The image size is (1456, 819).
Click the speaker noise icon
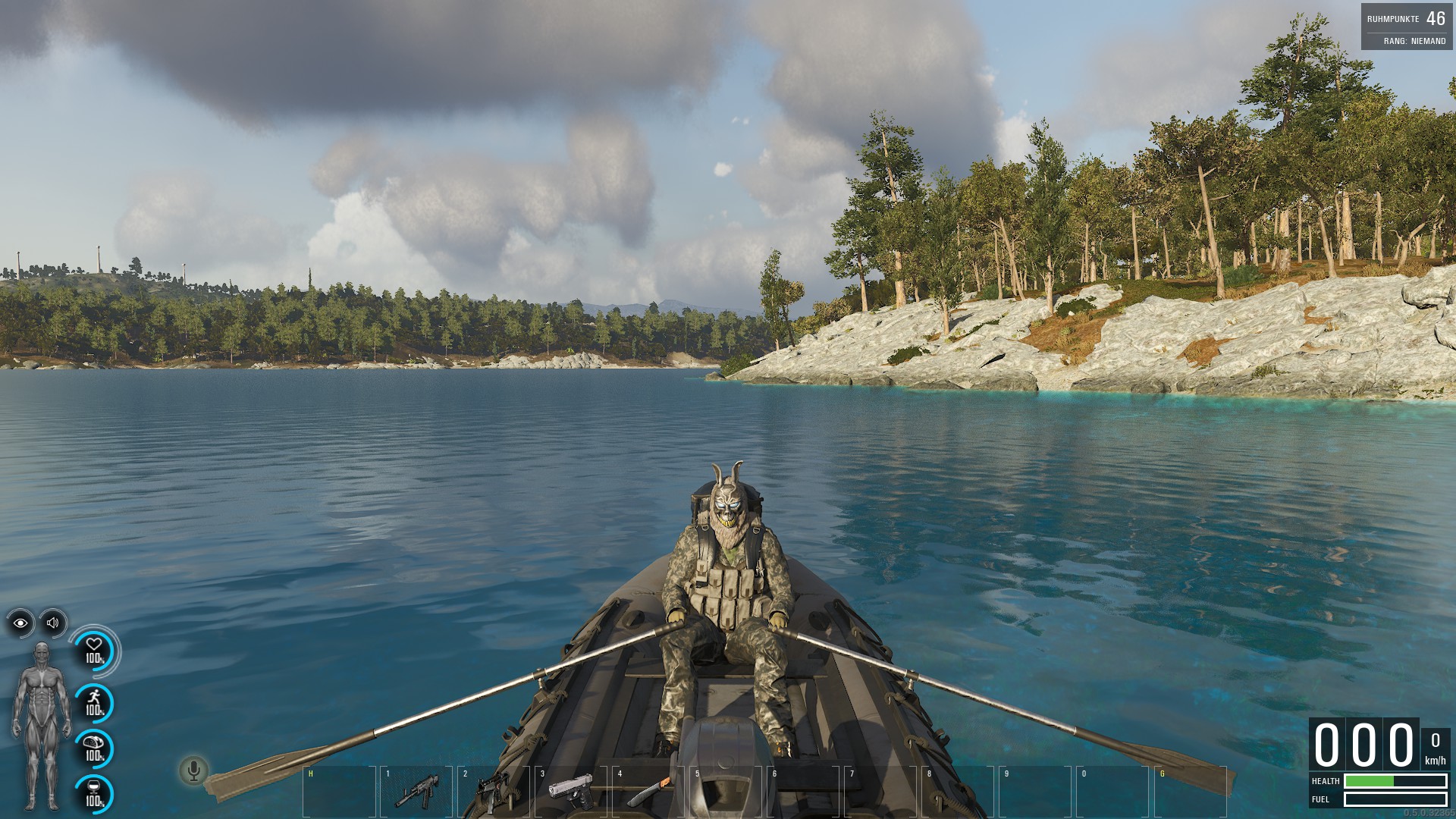tap(53, 623)
